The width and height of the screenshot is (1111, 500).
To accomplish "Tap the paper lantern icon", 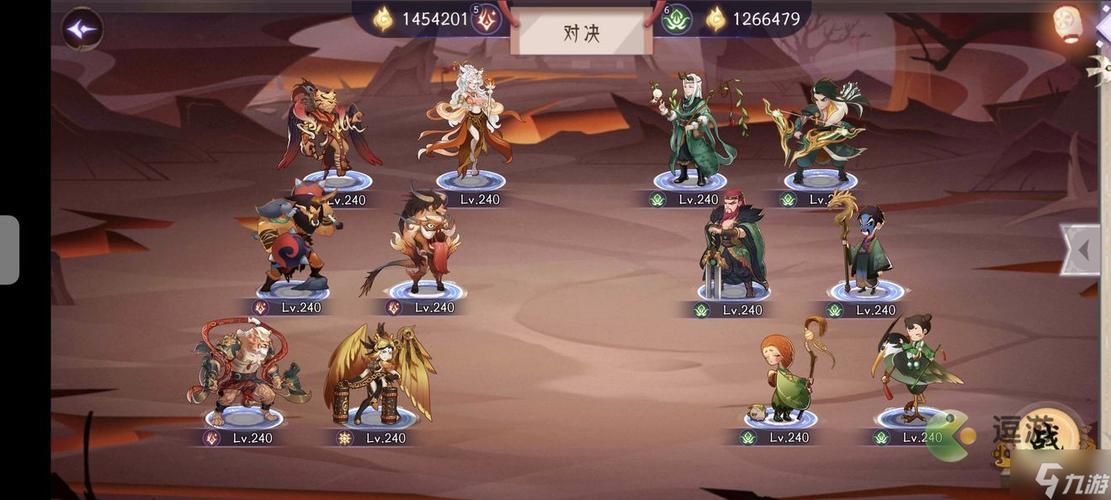I will click(x=1069, y=24).
